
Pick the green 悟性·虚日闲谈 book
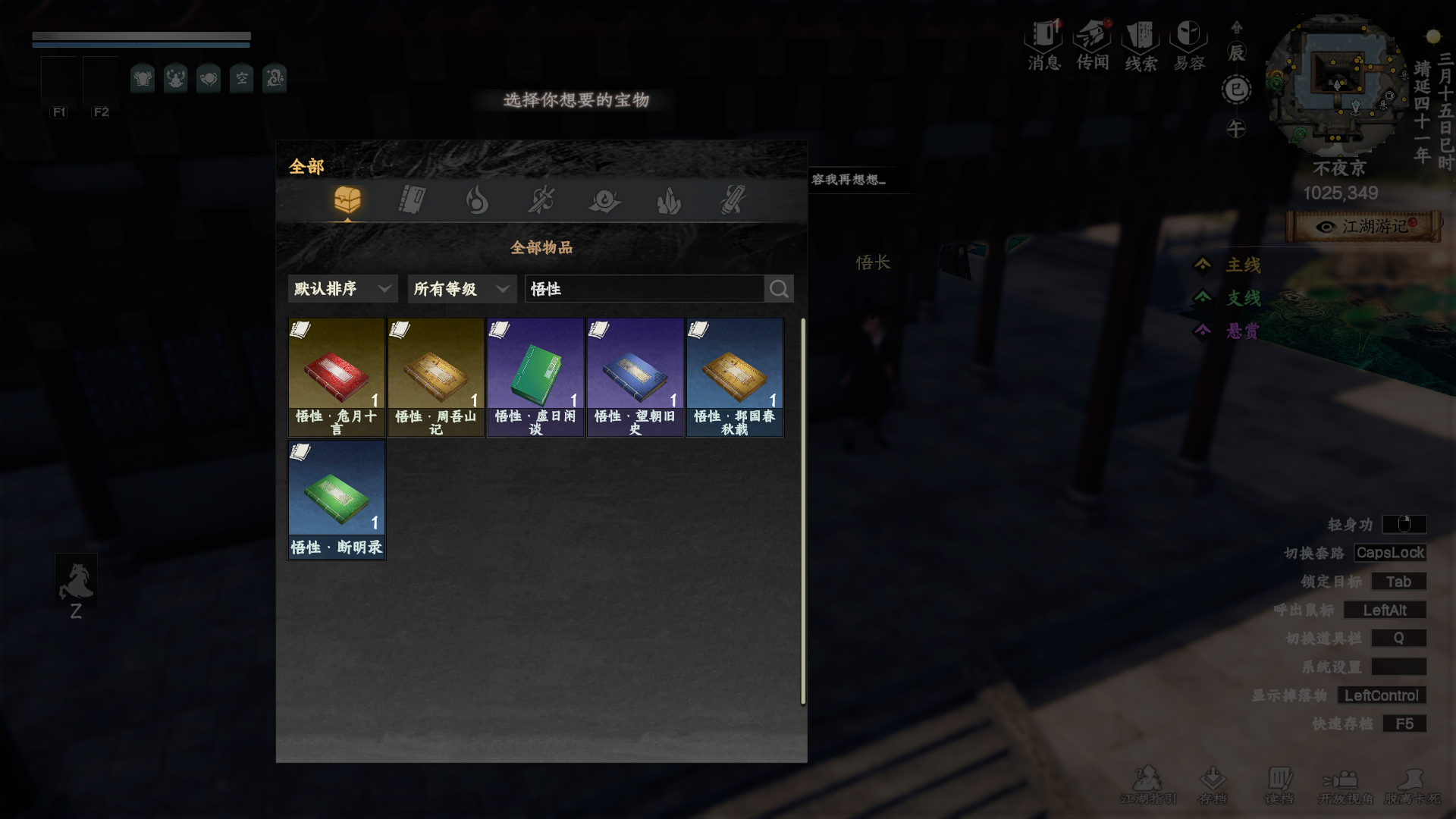point(535,377)
